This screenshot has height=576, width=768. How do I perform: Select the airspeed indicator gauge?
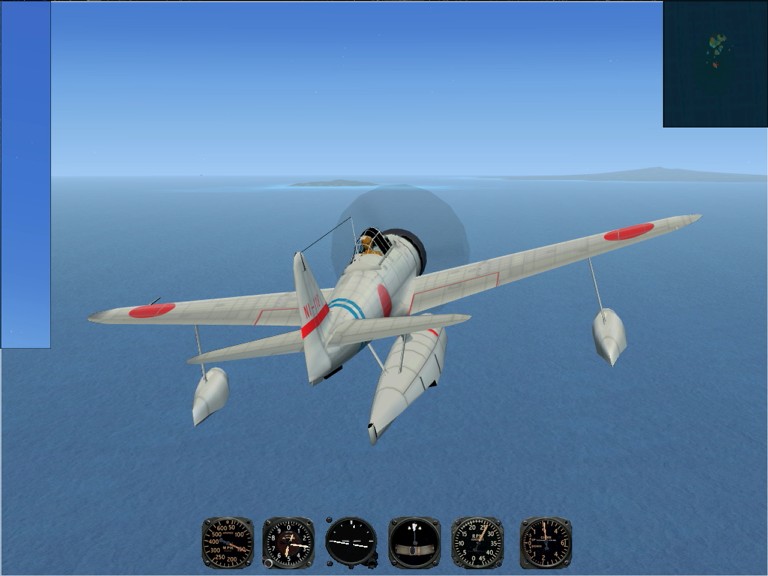[x=228, y=542]
